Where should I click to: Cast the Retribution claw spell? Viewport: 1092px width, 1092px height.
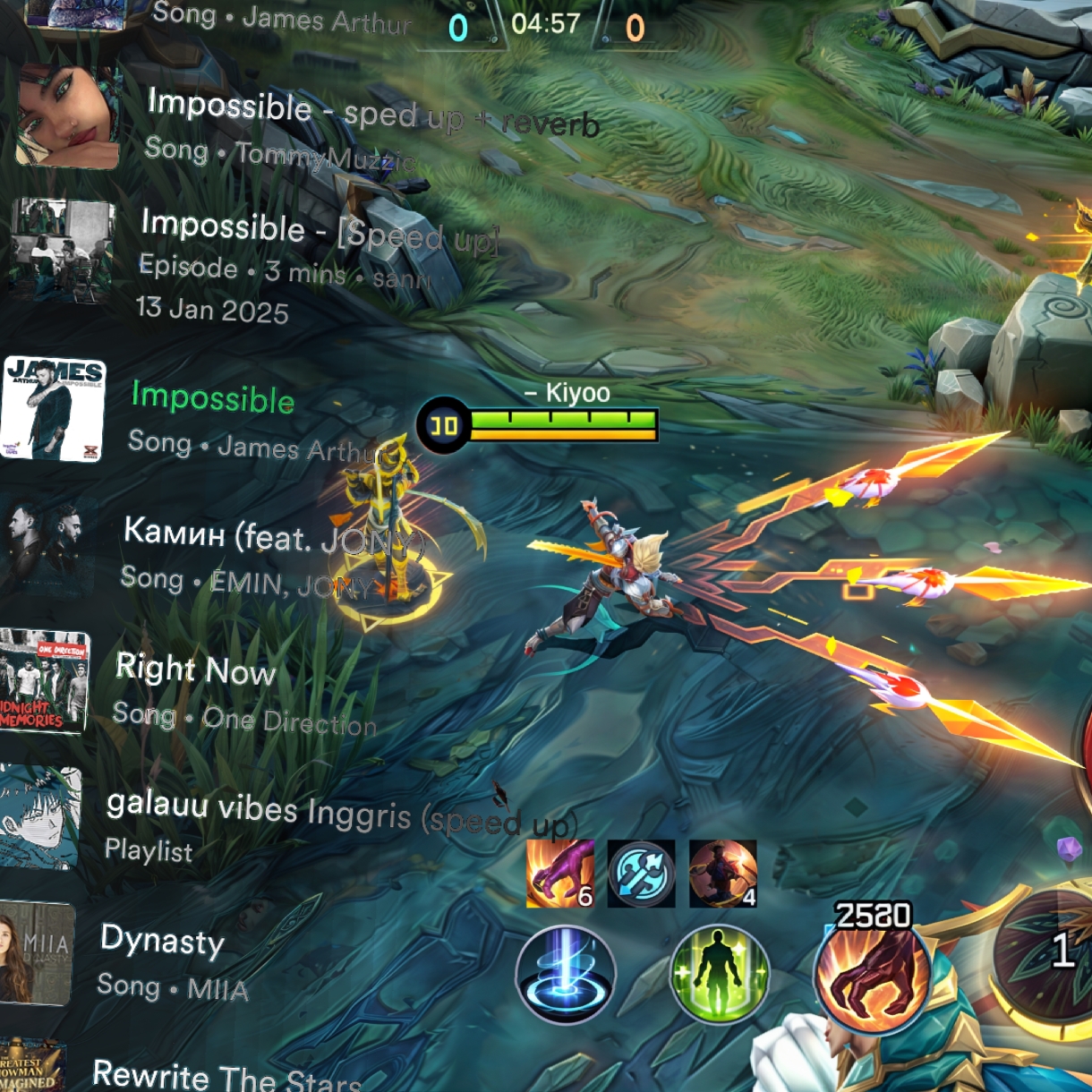coord(872,977)
